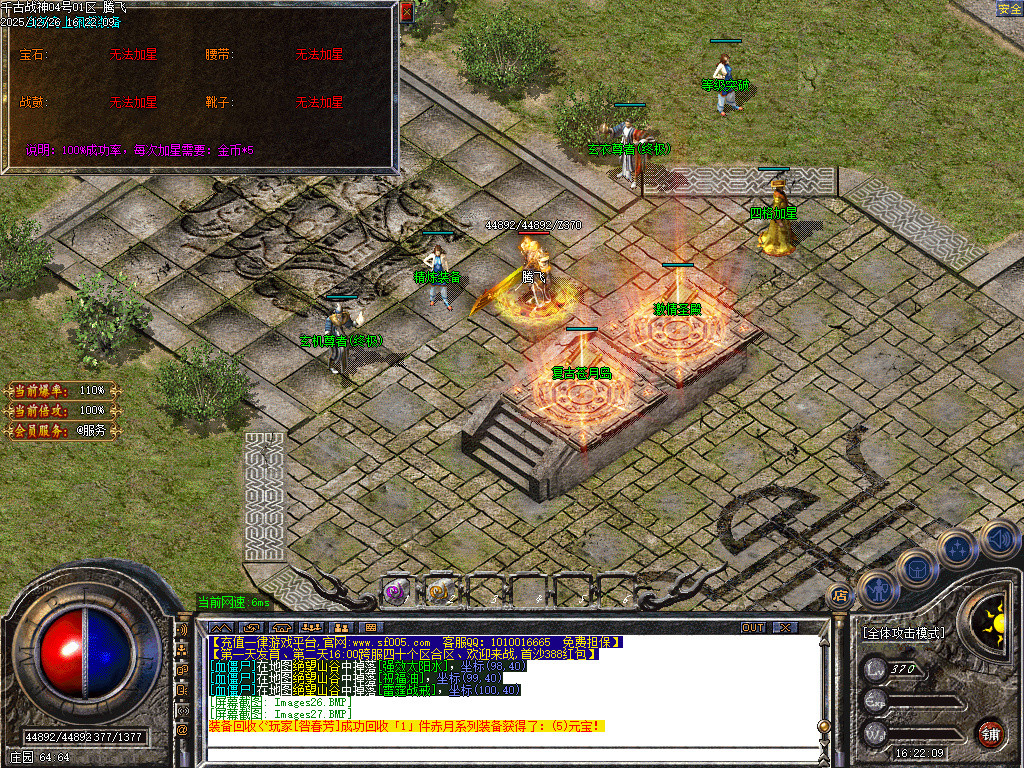Use the purple swirl item in hotbar slot 1
This screenshot has height=768, width=1024.
point(397,592)
